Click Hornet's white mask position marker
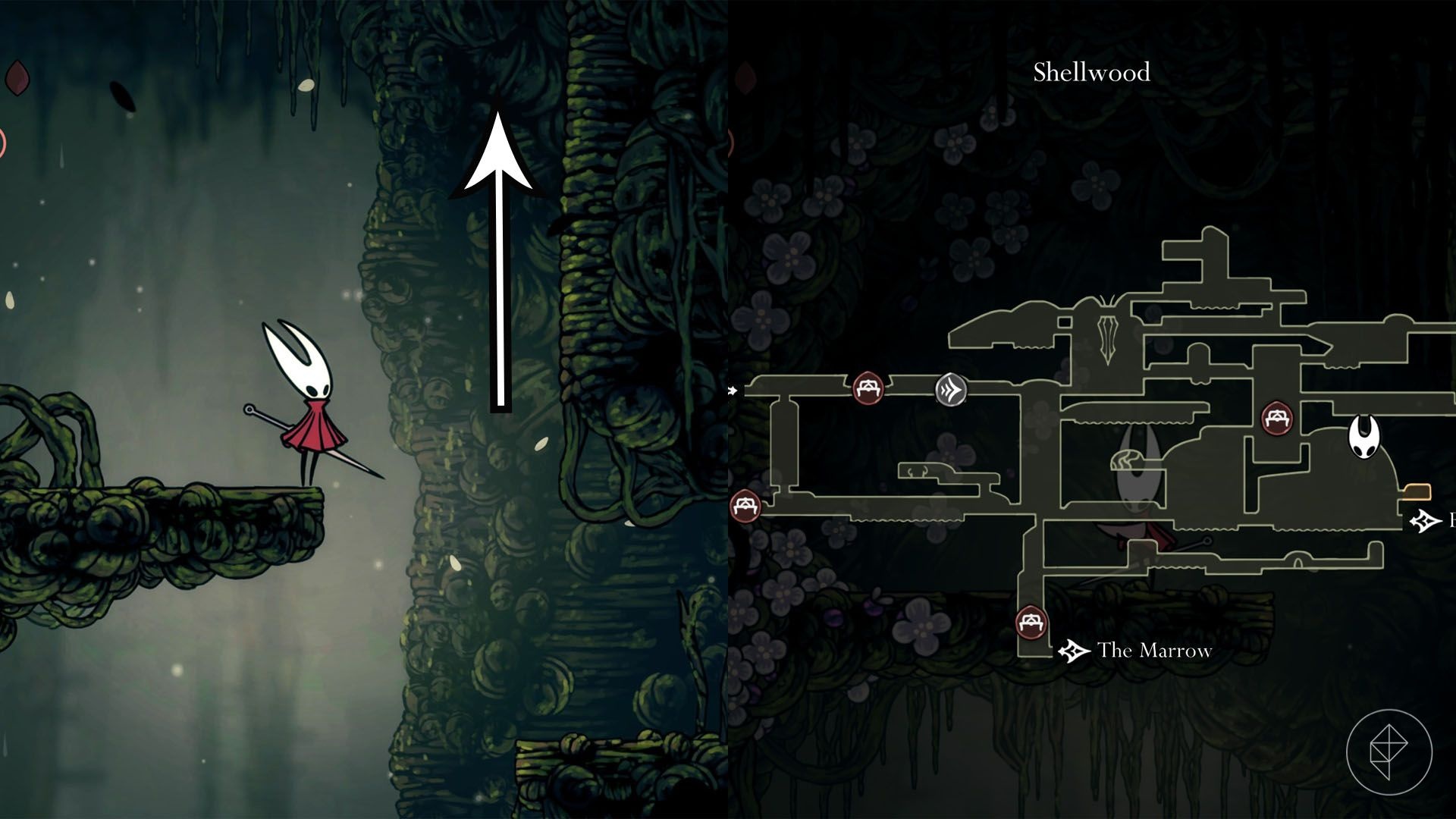Image resolution: width=1456 pixels, height=819 pixels. (1363, 436)
